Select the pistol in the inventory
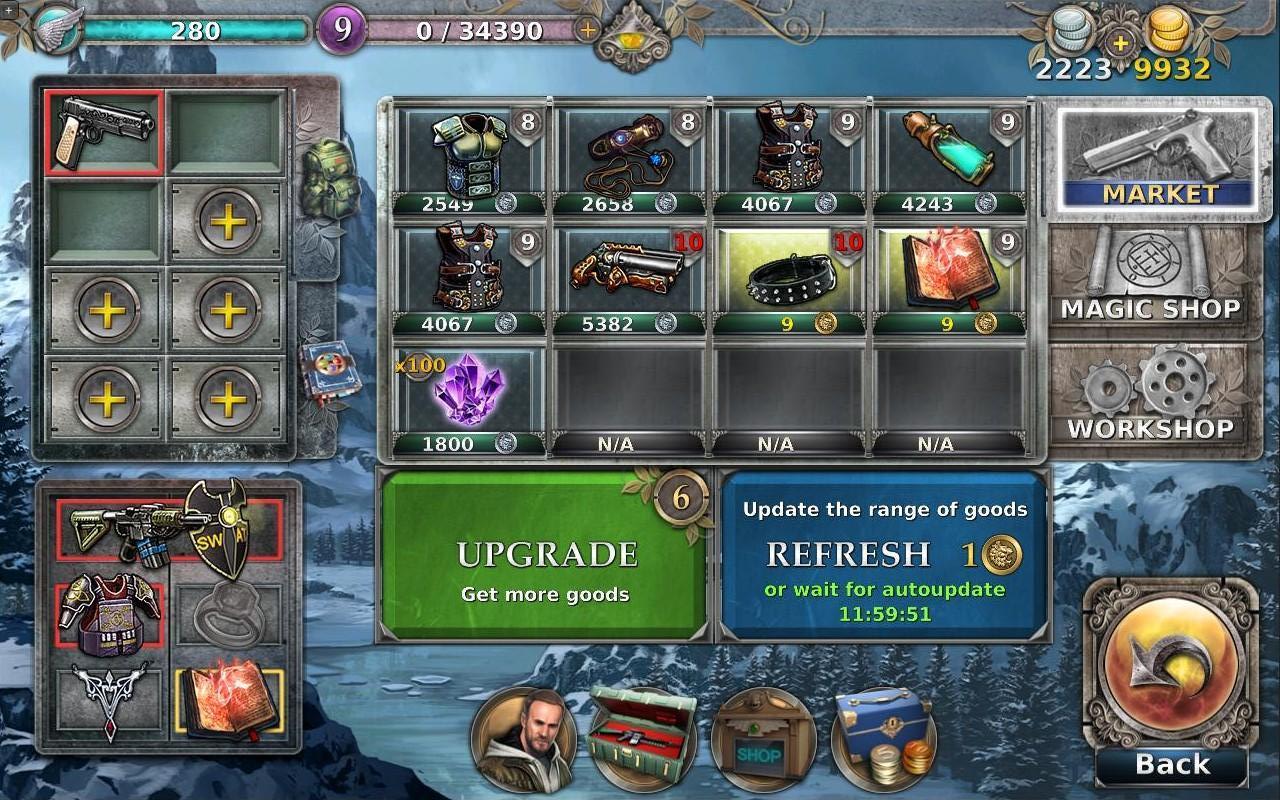 (x=104, y=131)
